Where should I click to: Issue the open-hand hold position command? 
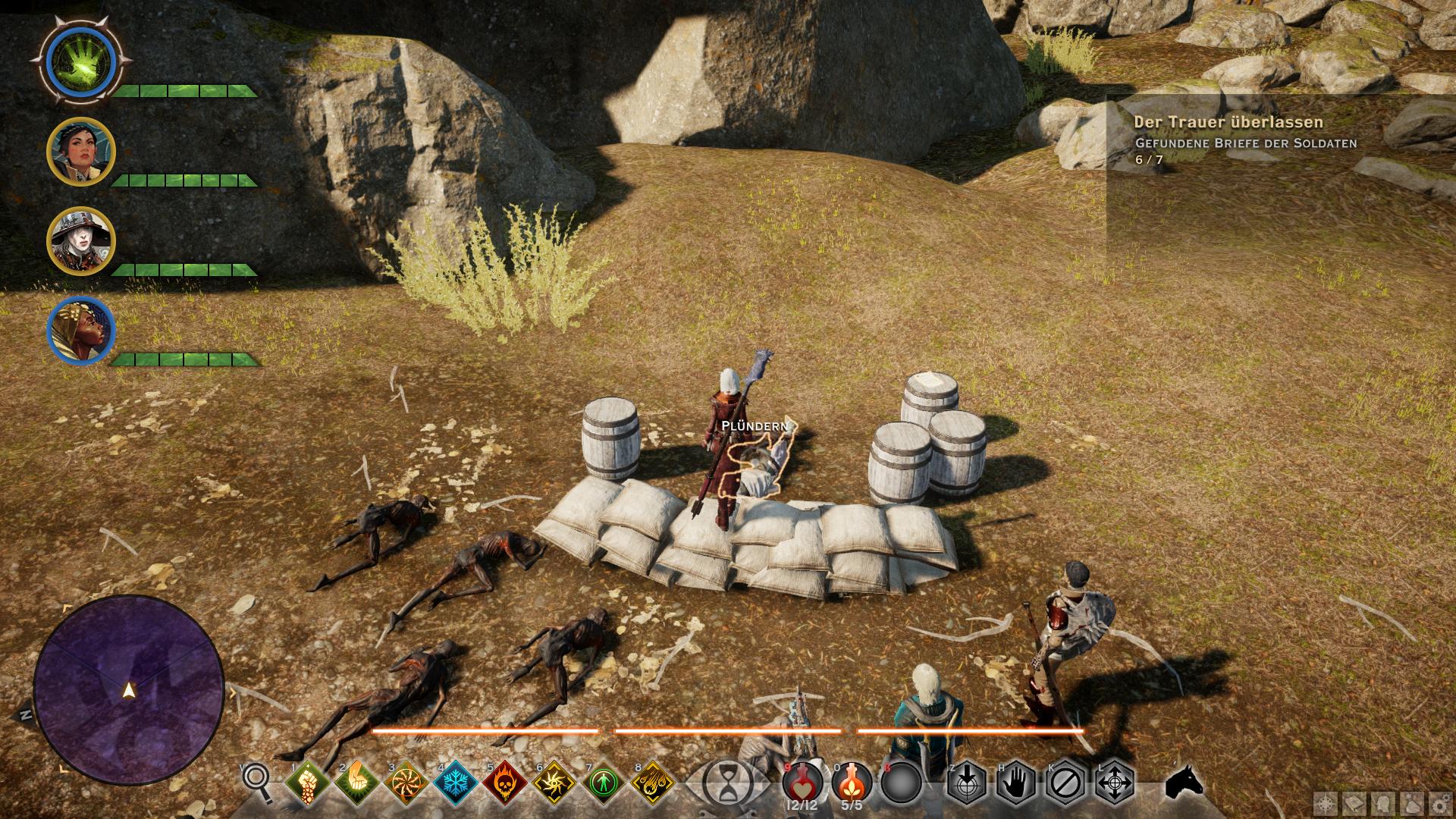(x=1016, y=782)
